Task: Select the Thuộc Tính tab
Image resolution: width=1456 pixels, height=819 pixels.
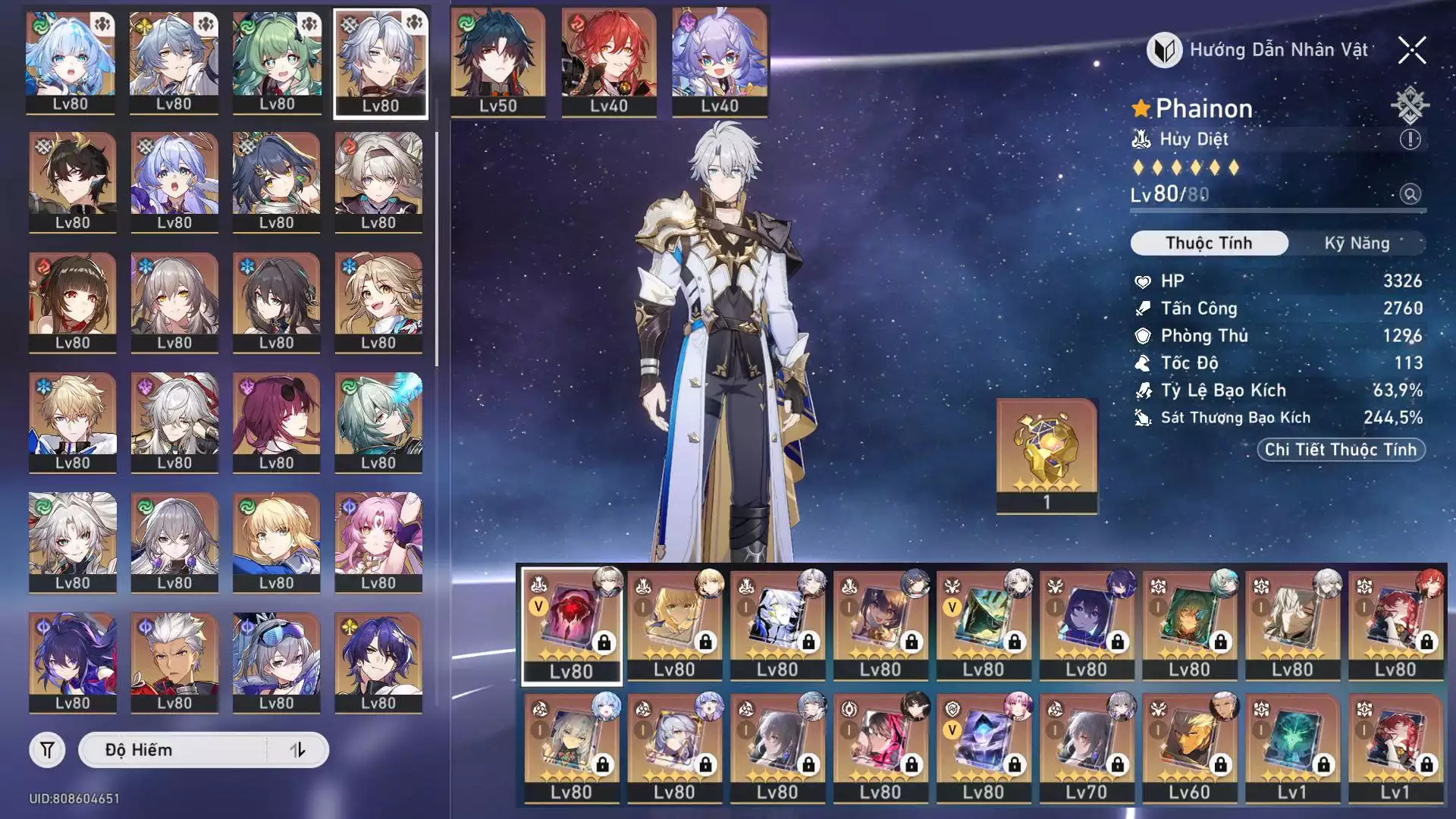Action: coord(1209,243)
